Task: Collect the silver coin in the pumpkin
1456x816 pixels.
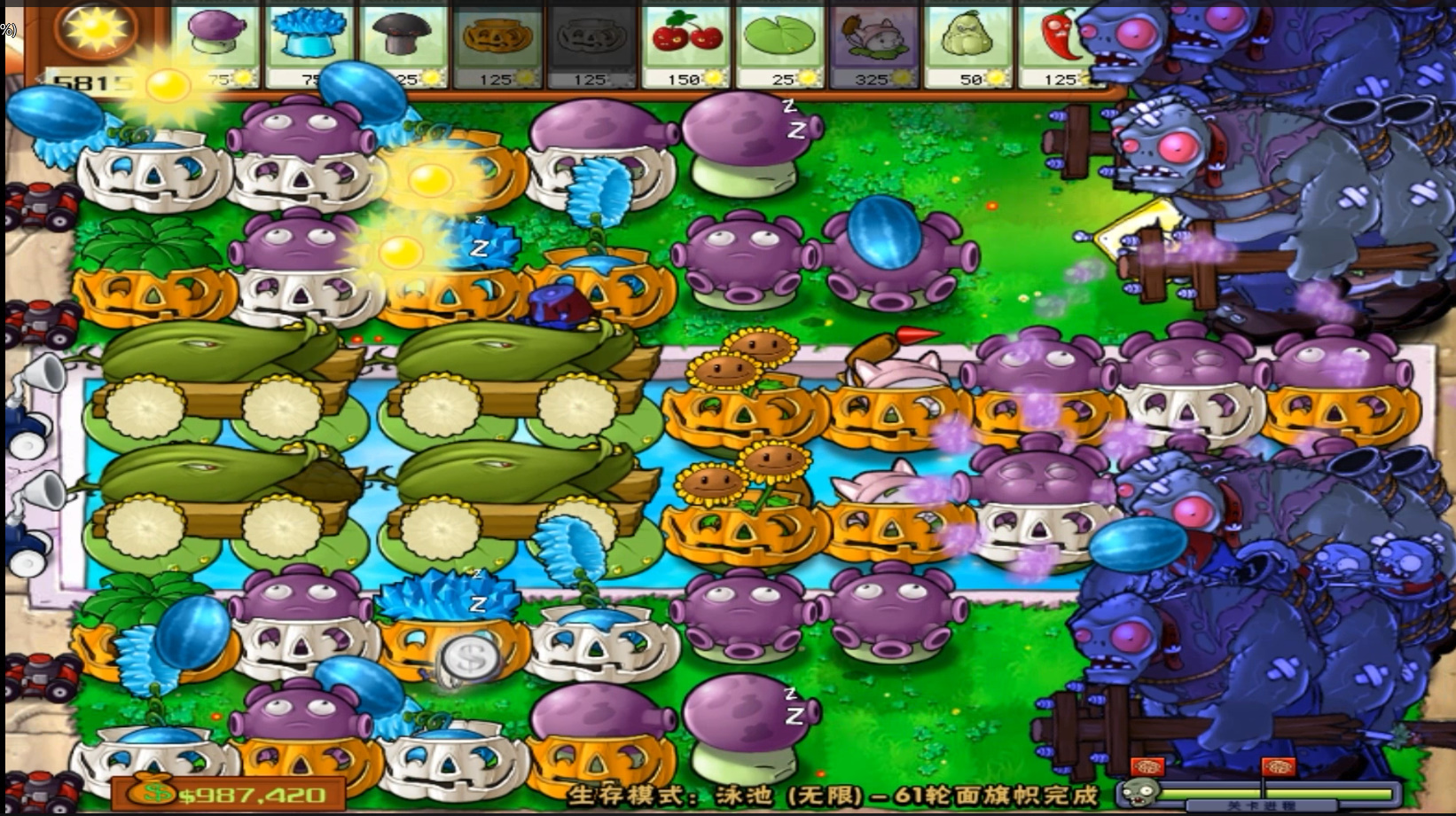Action: point(467,661)
